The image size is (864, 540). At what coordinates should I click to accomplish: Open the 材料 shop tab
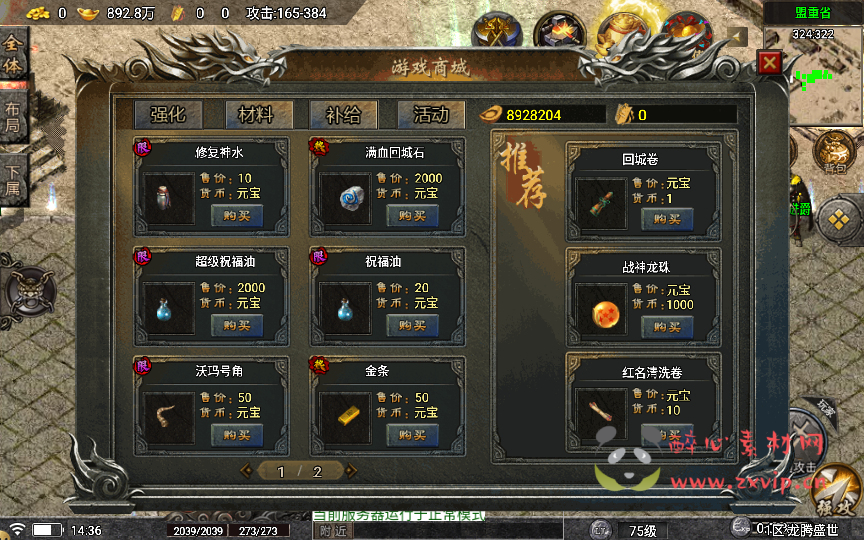[256, 114]
